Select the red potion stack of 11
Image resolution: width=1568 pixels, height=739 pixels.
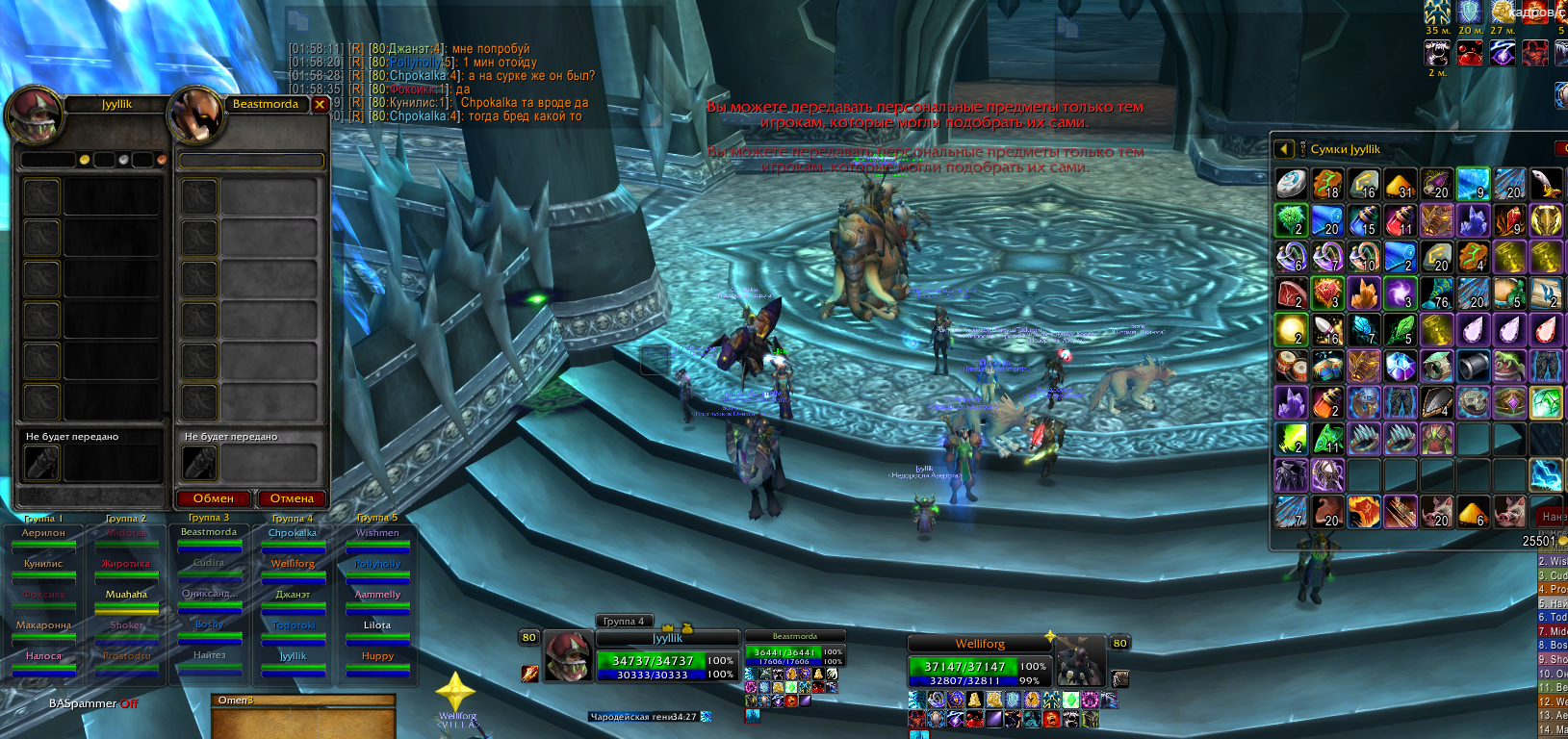[1400, 220]
